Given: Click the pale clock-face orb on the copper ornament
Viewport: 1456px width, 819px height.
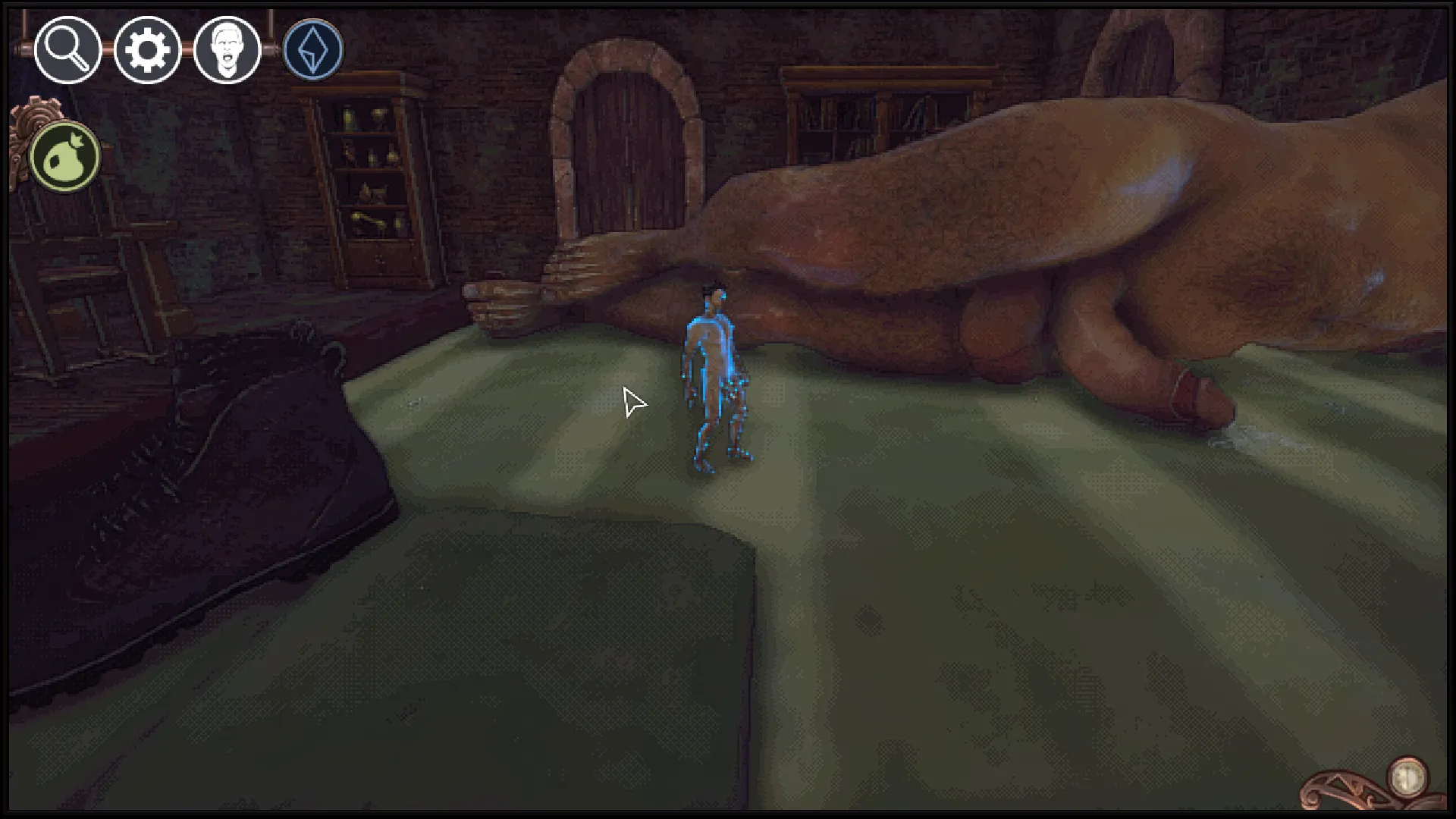Looking at the screenshot, I should [x=1408, y=776].
